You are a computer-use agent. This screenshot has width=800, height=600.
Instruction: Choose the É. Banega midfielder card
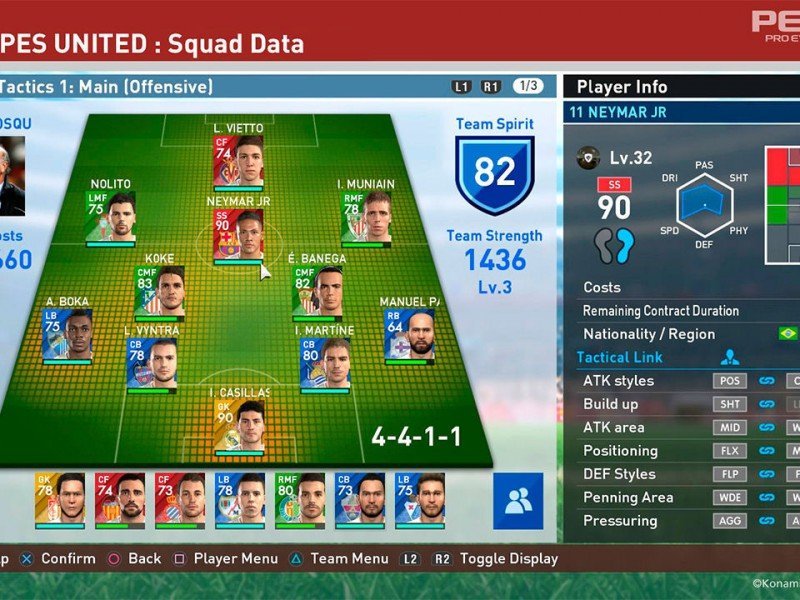pos(317,291)
